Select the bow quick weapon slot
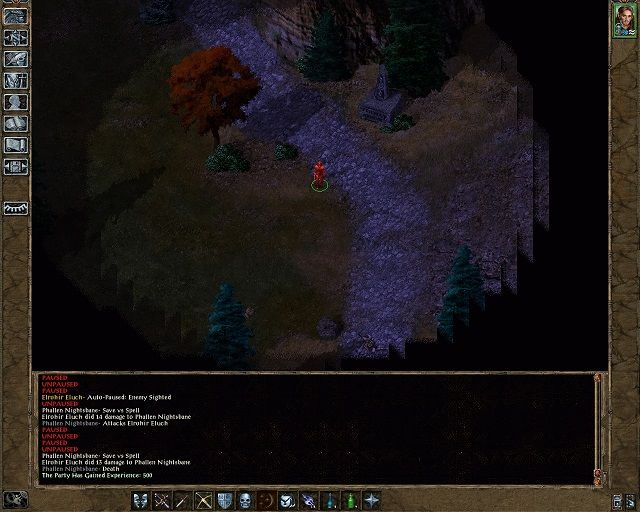The height and width of the screenshot is (512, 640). point(204,499)
